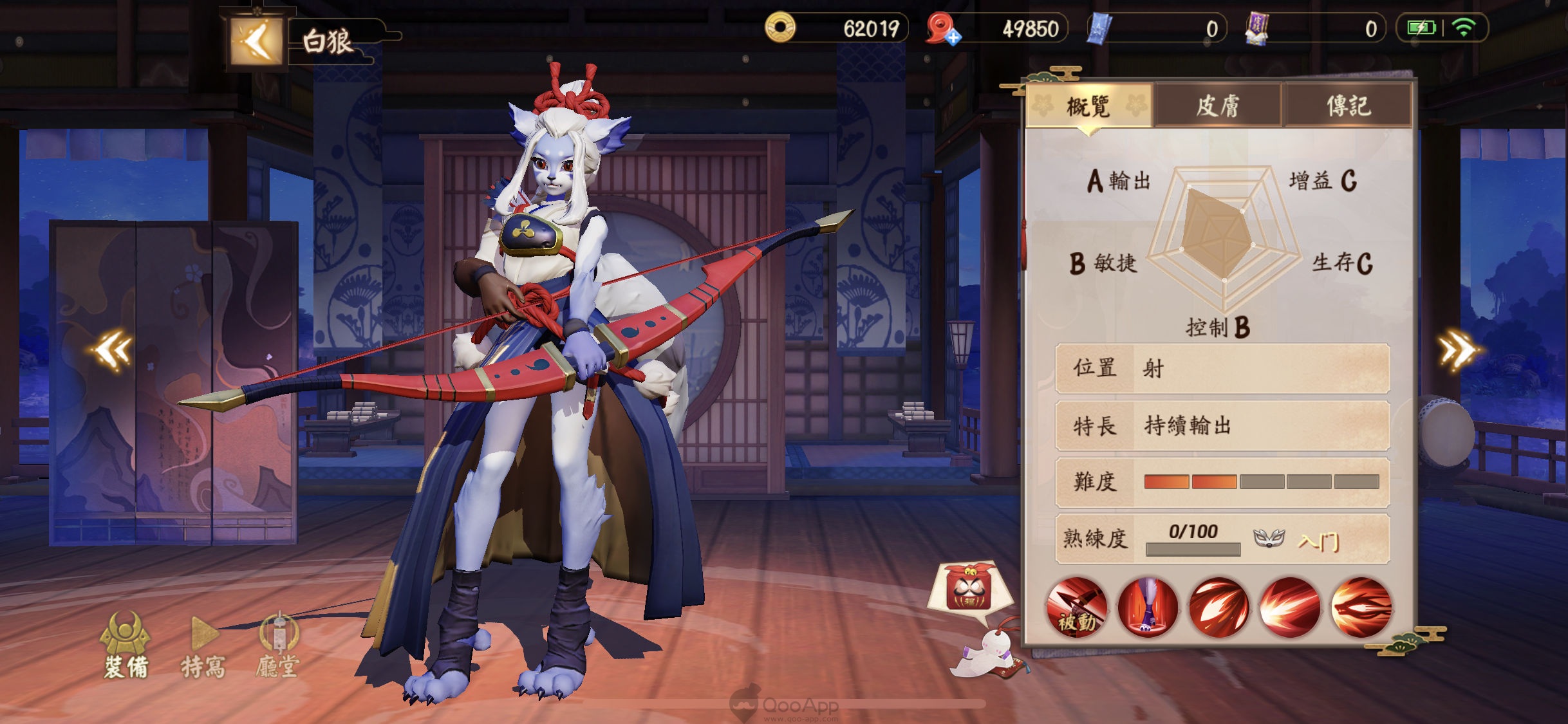Show the next shikigami with right chevrons
This screenshot has height=724, width=1568.
[x=1459, y=351]
